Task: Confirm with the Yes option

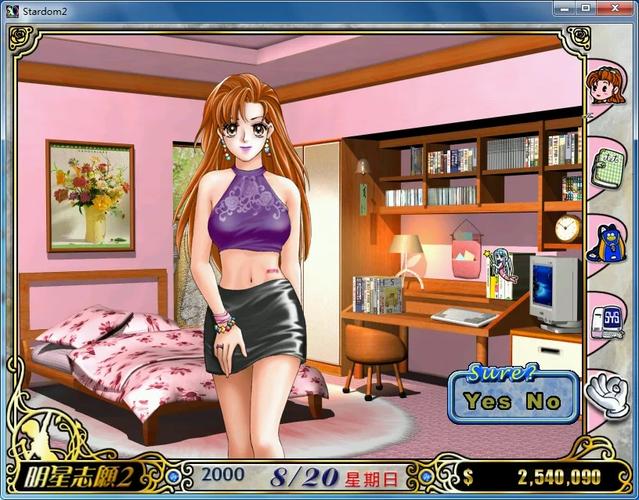Action: click(x=488, y=403)
